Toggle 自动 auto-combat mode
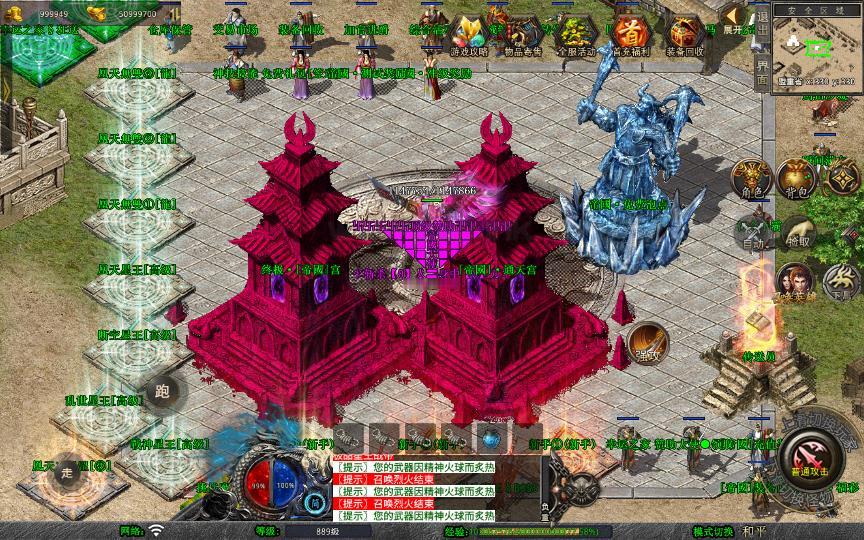 point(752,232)
